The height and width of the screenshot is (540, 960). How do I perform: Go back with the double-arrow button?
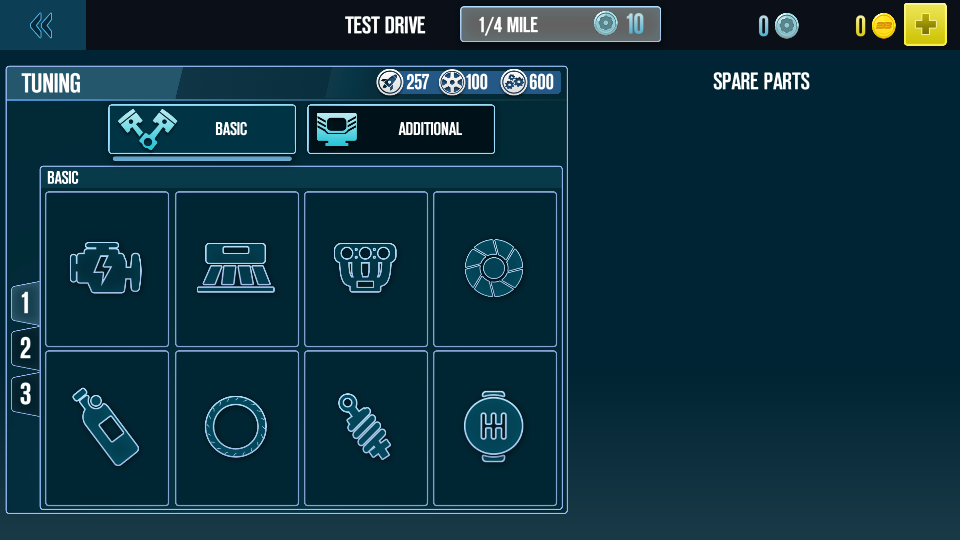tap(42, 25)
